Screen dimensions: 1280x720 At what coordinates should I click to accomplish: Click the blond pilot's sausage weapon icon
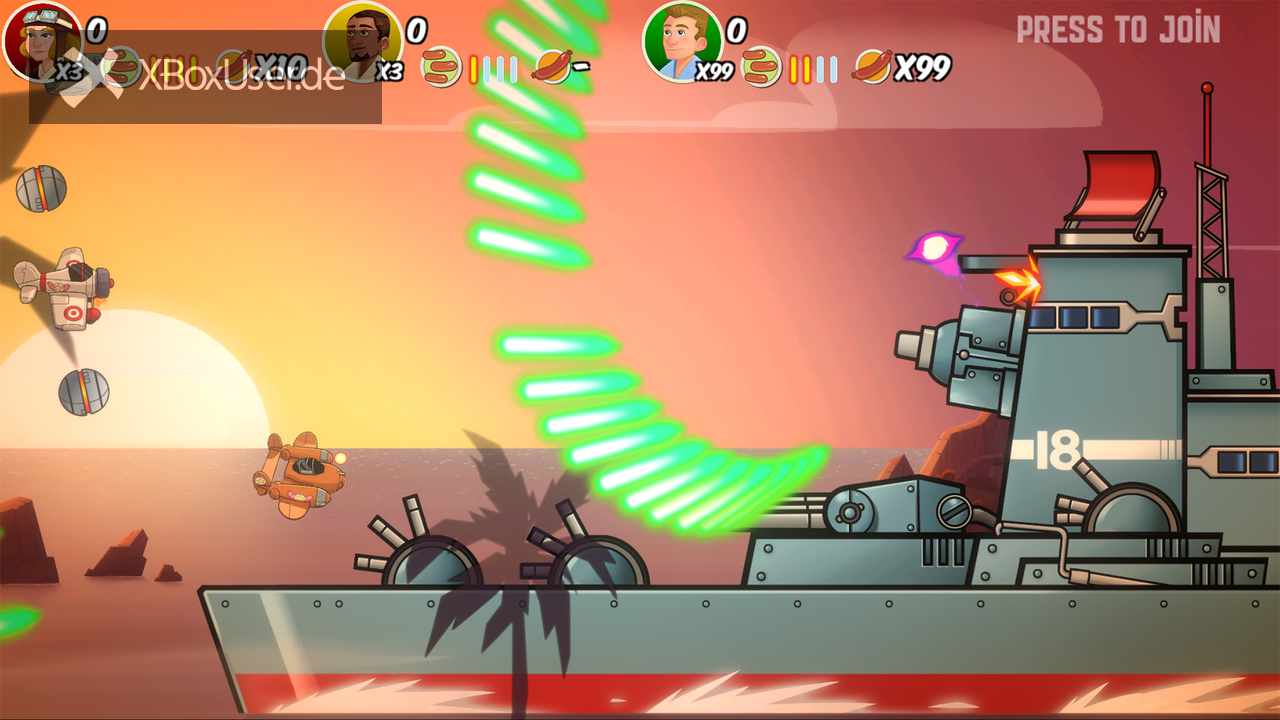pyautogui.click(x=761, y=67)
